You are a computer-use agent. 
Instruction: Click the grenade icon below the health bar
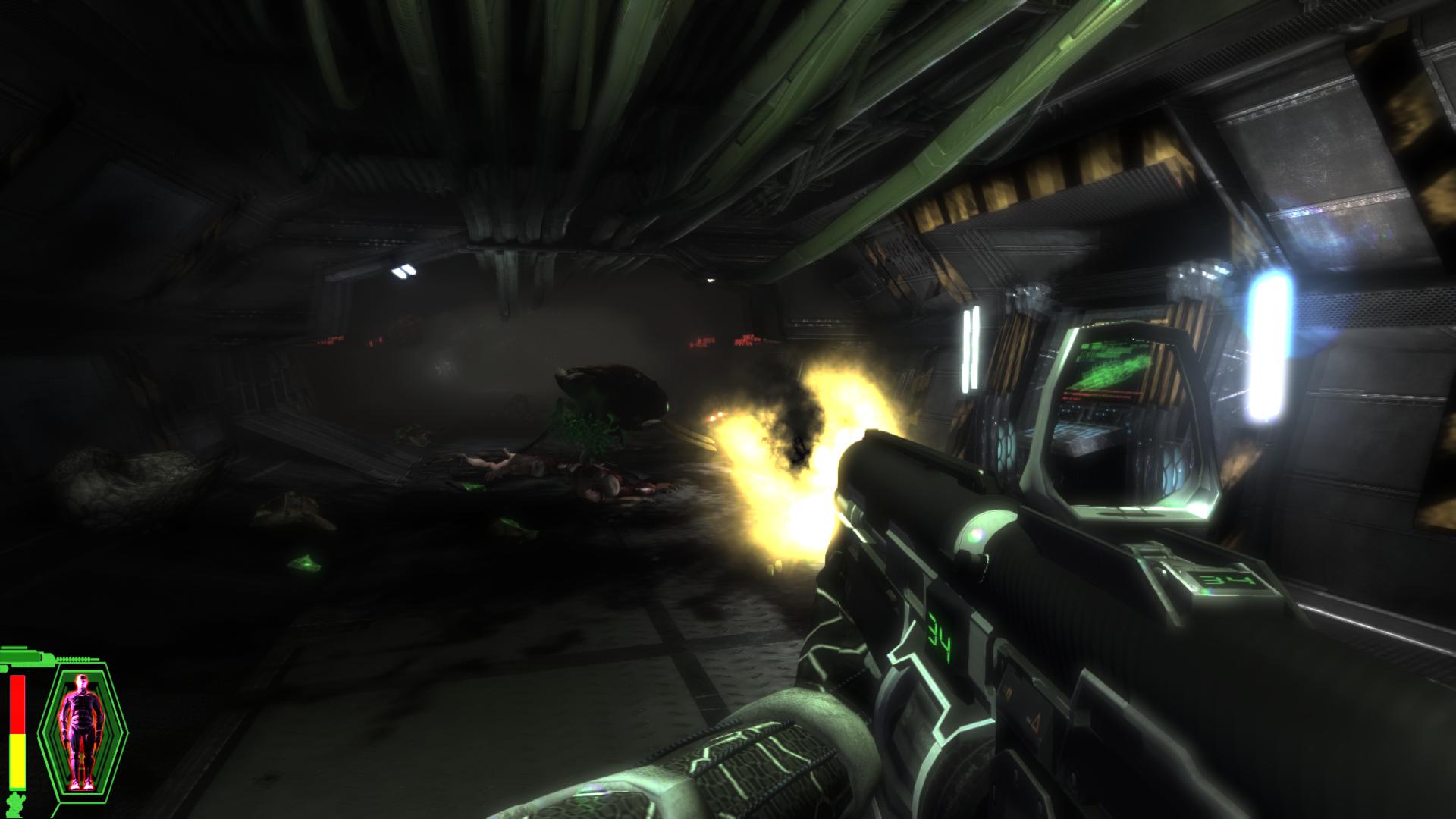point(15,801)
